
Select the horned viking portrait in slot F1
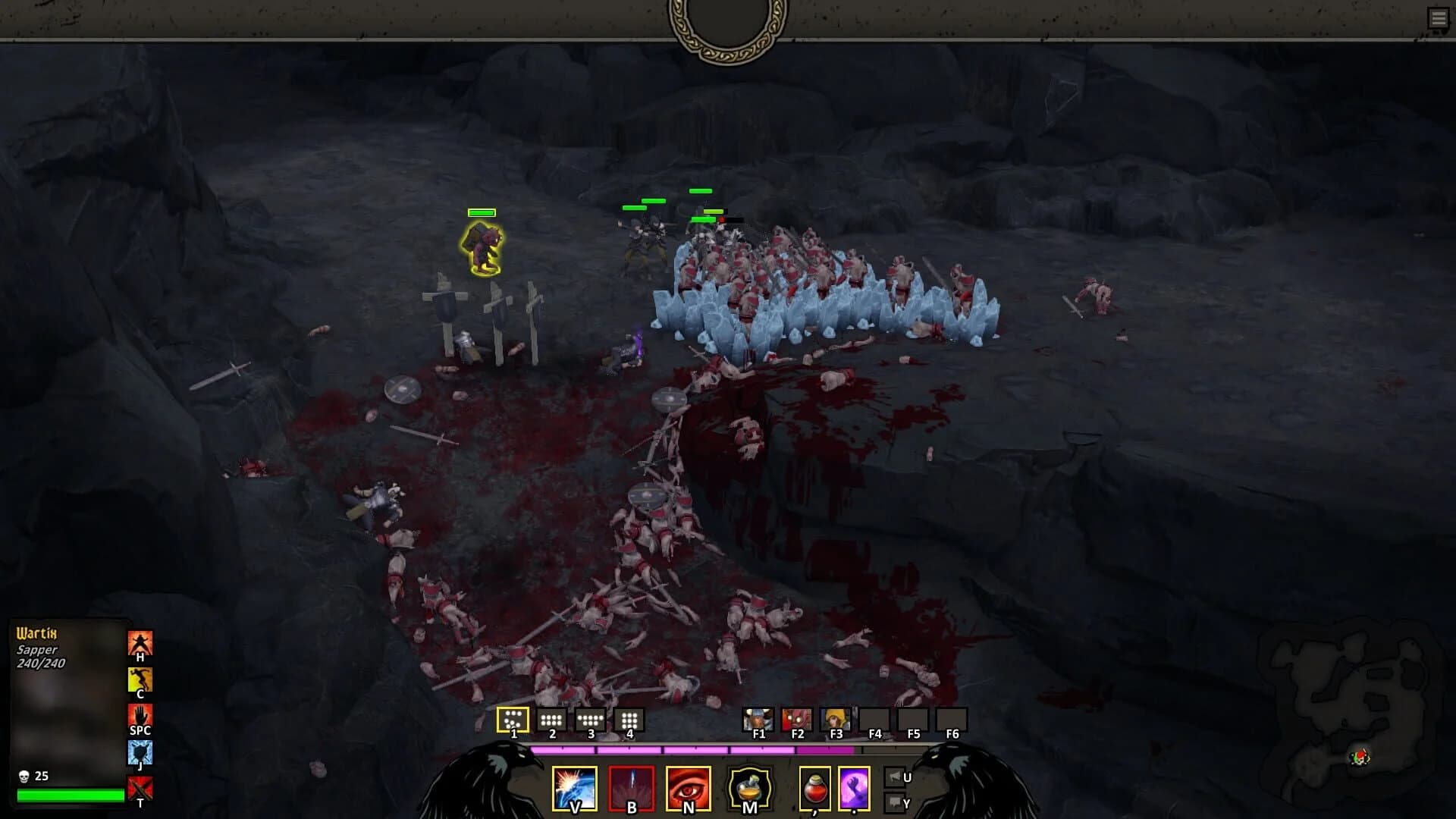pyautogui.click(x=758, y=717)
